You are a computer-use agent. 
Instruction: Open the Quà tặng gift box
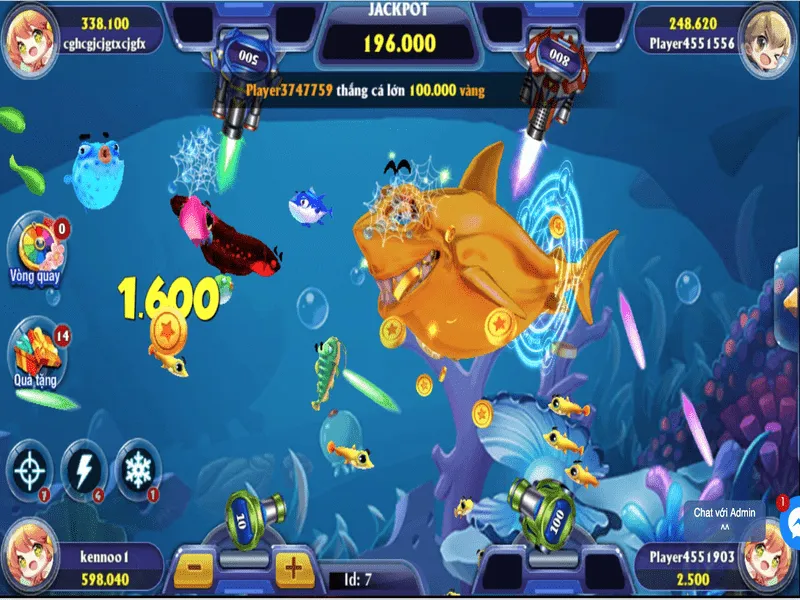37,352
